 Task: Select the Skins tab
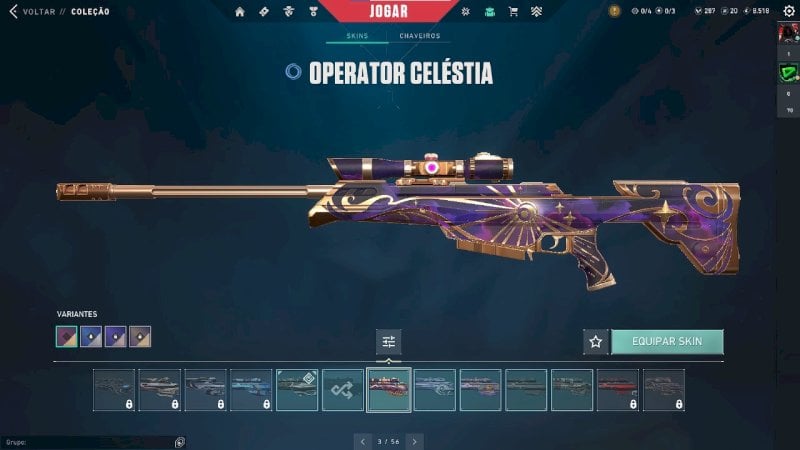click(357, 36)
